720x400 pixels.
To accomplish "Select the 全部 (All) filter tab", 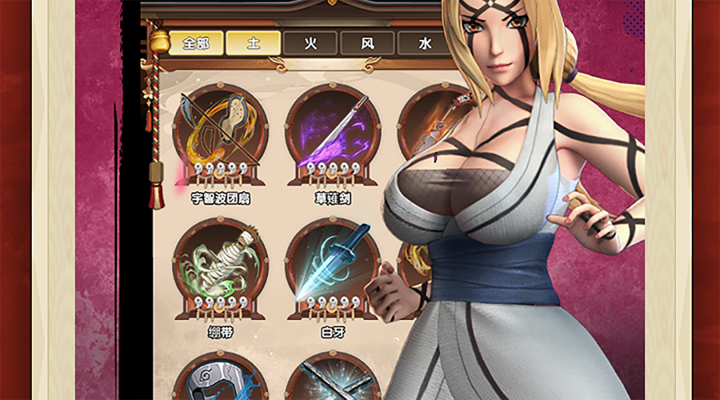I will point(194,43).
